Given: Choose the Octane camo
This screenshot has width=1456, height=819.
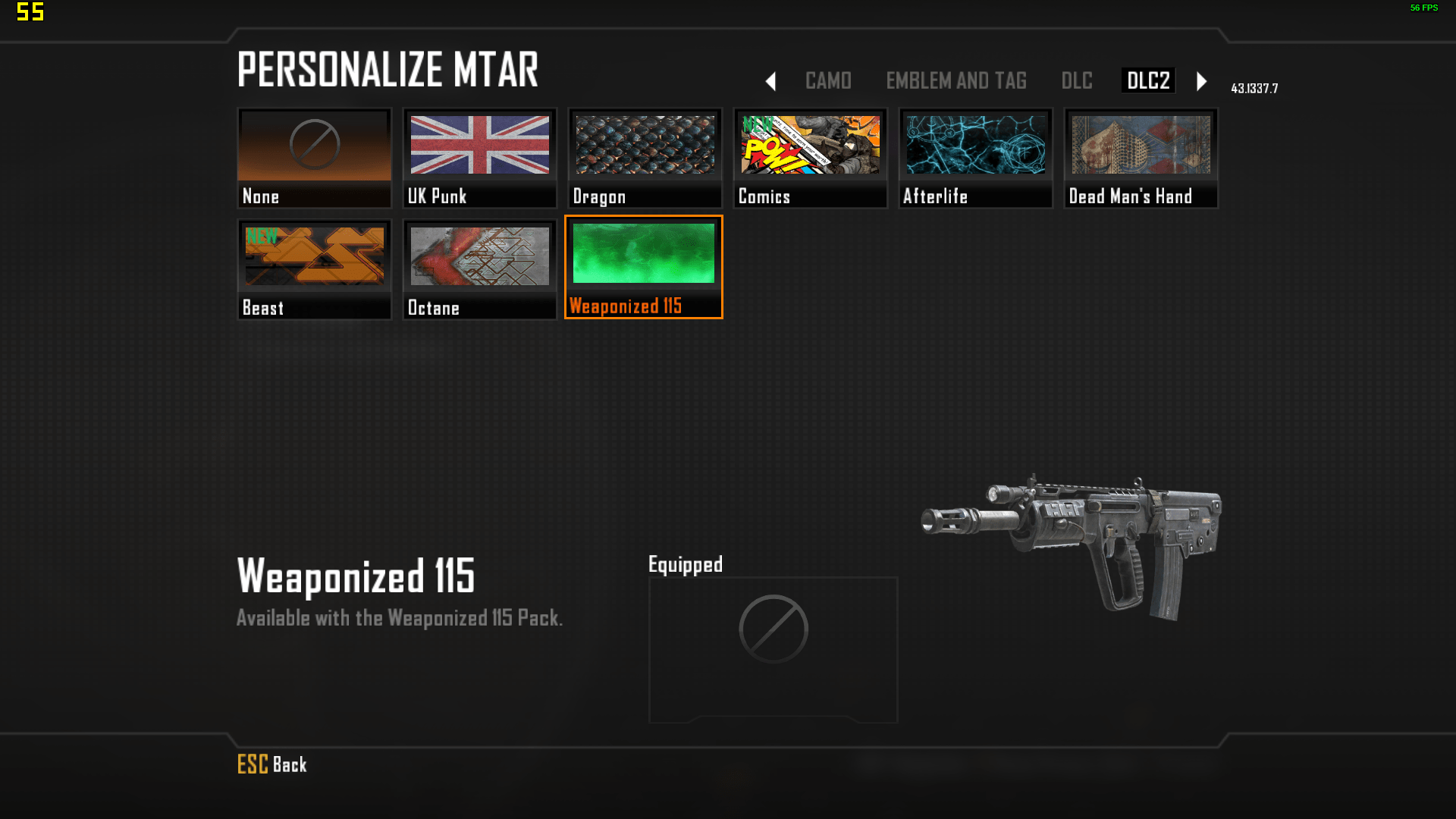Looking at the screenshot, I should [479, 269].
